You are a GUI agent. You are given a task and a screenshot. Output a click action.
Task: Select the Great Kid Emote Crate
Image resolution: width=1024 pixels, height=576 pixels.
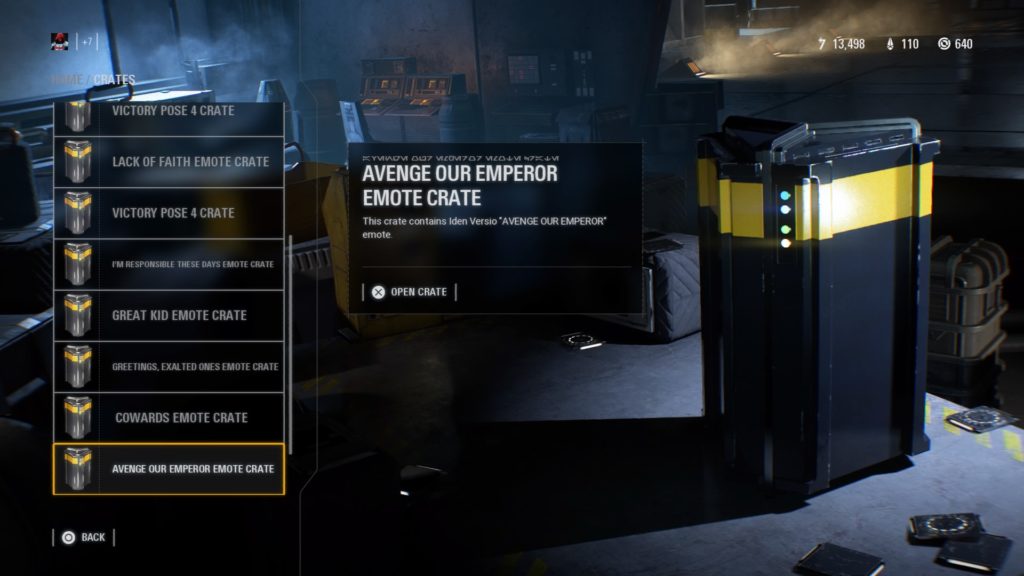pos(169,315)
